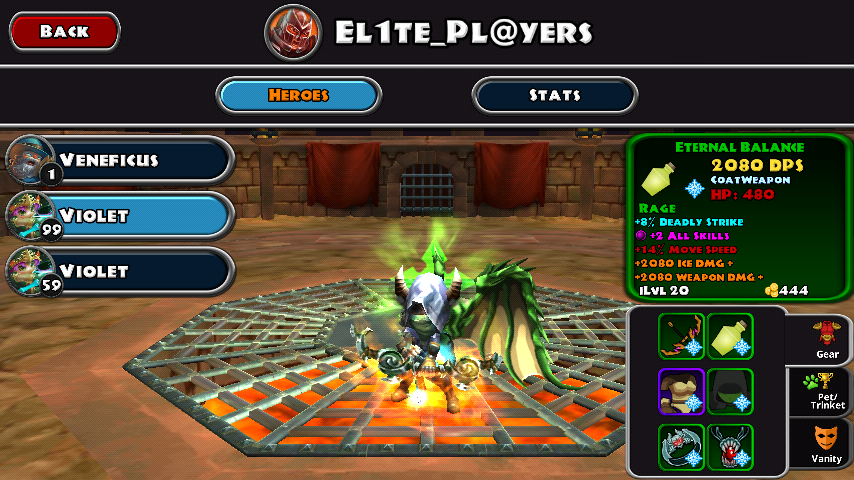Choose the level 99 Violet hero
The height and width of the screenshot is (480, 854).
(x=121, y=215)
